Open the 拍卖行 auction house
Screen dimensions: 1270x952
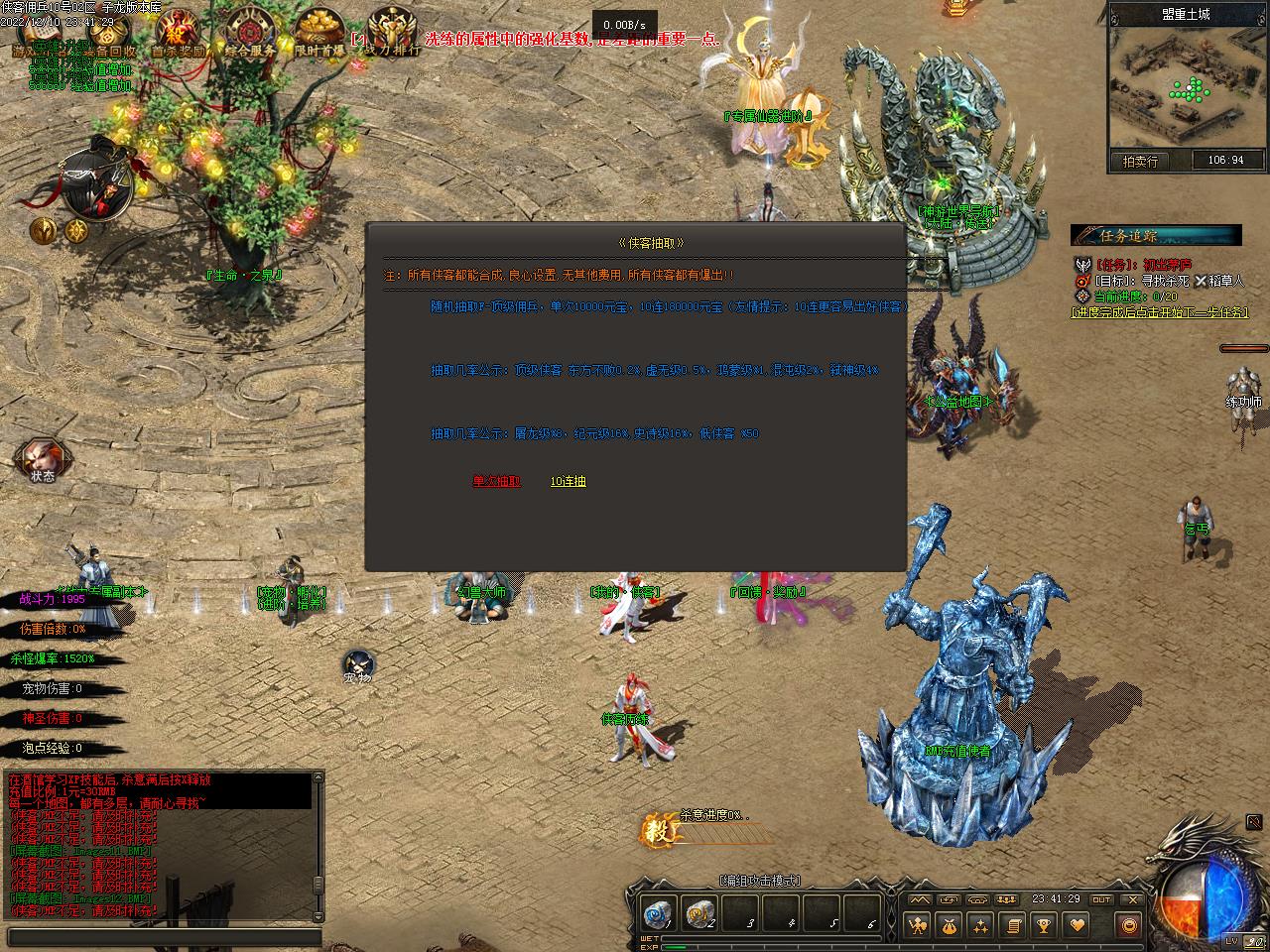1140,161
